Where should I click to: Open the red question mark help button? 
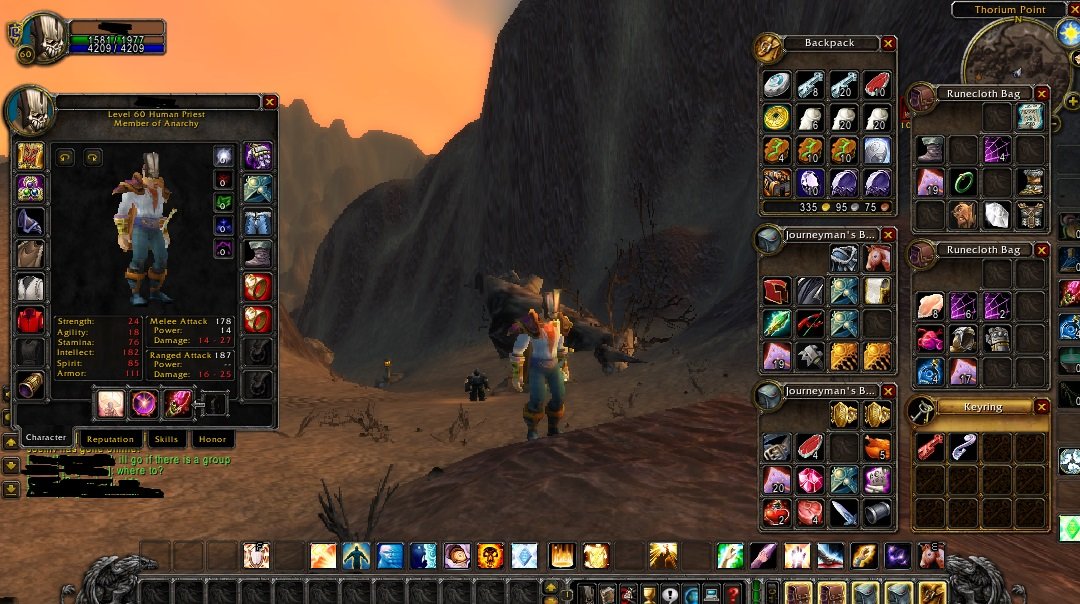point(734,593)
